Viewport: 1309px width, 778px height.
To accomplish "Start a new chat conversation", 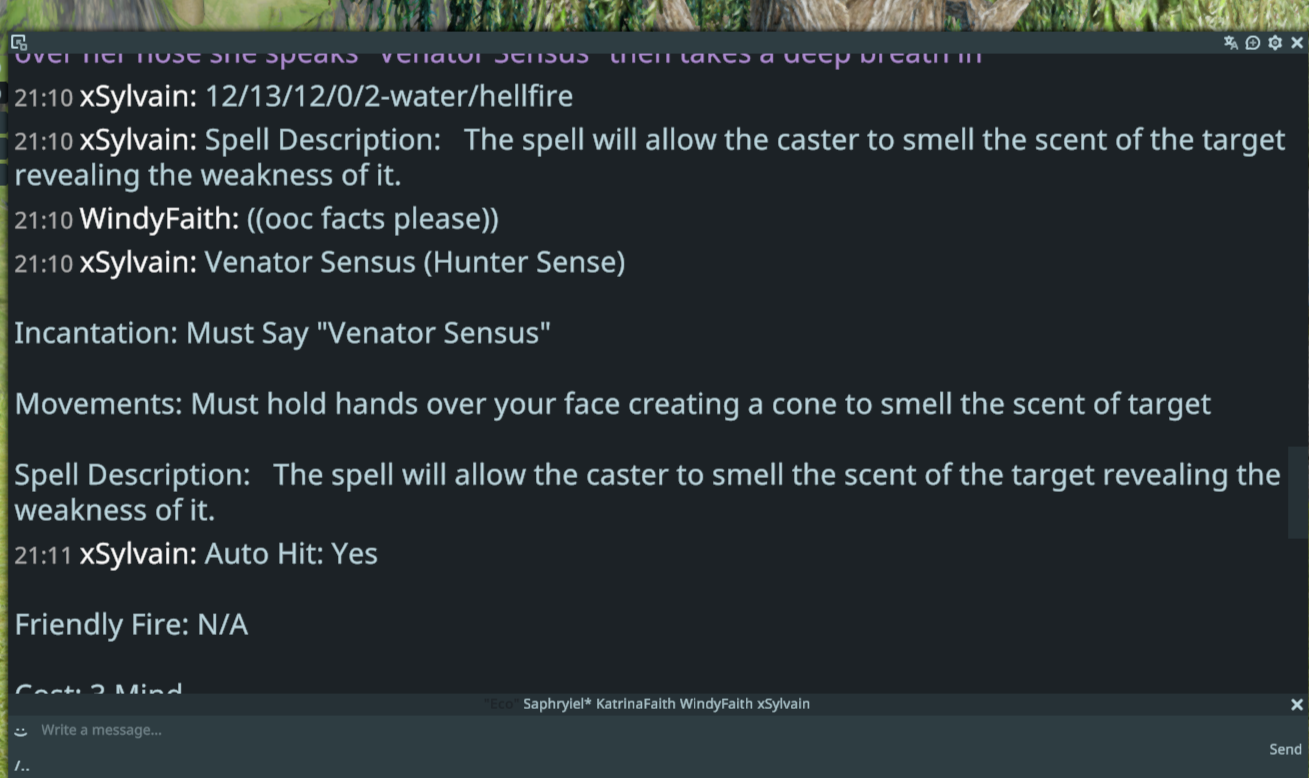I will (x=1253, y=43).
